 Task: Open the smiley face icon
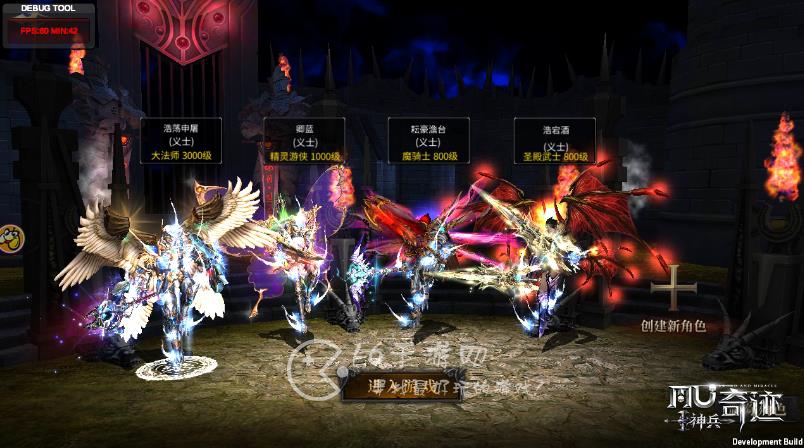[10, 239]
